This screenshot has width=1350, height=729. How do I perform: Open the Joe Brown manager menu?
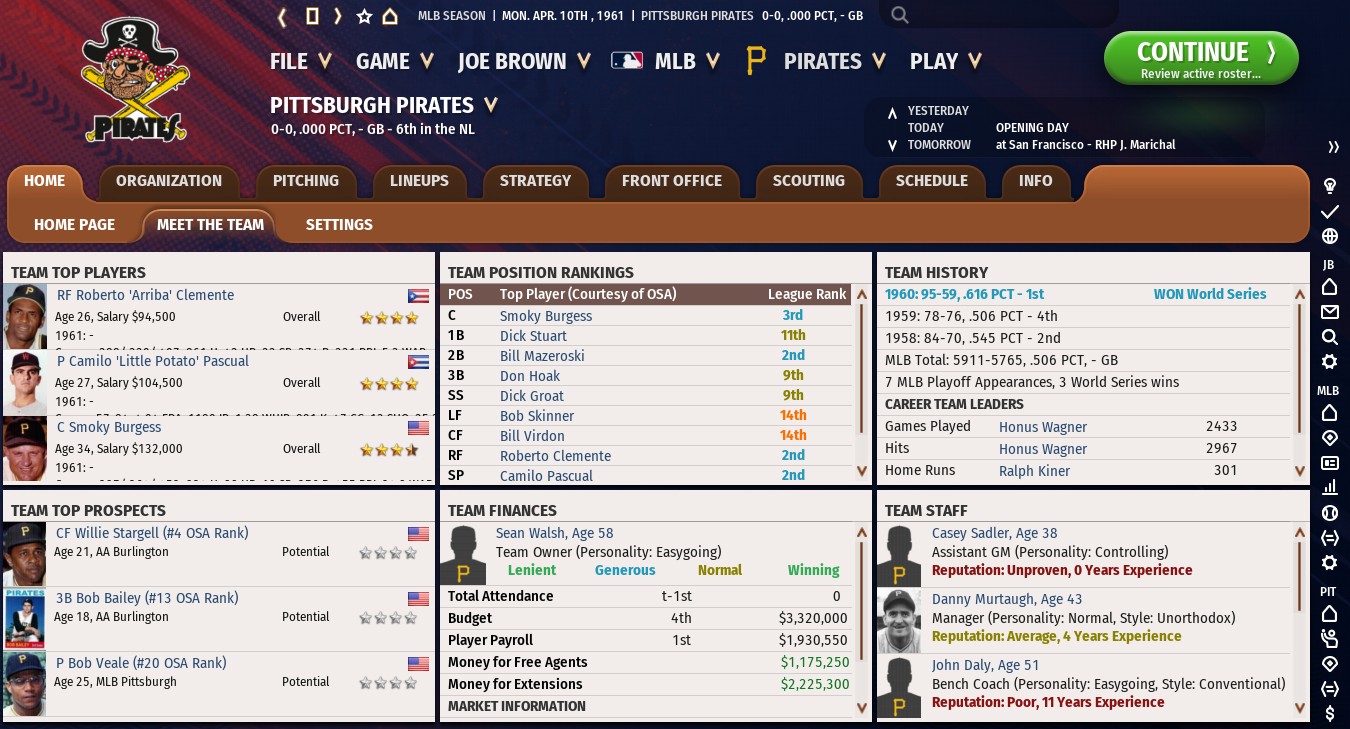point(524,61)
